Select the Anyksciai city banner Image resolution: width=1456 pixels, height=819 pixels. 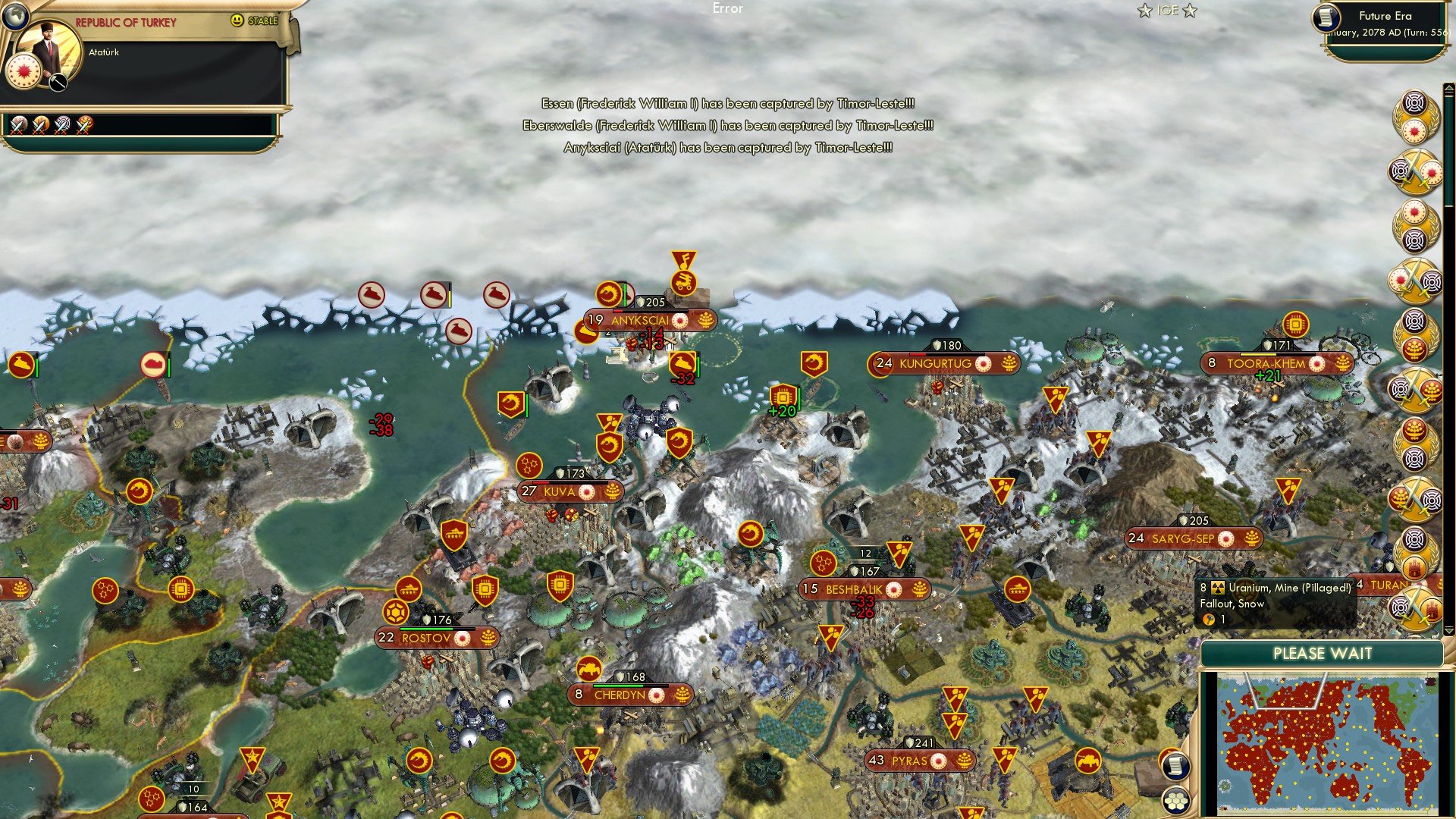point(643,320)
